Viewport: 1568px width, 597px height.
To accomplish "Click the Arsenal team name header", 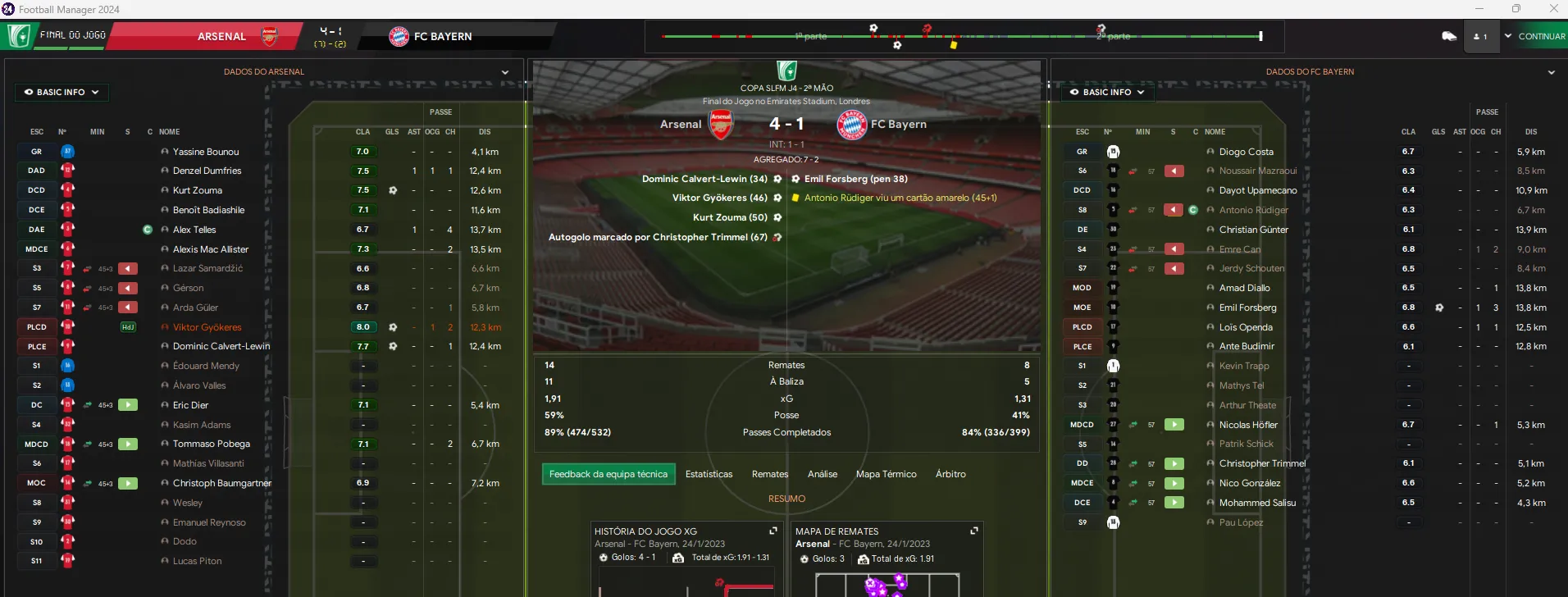I will tap(221, 36).
